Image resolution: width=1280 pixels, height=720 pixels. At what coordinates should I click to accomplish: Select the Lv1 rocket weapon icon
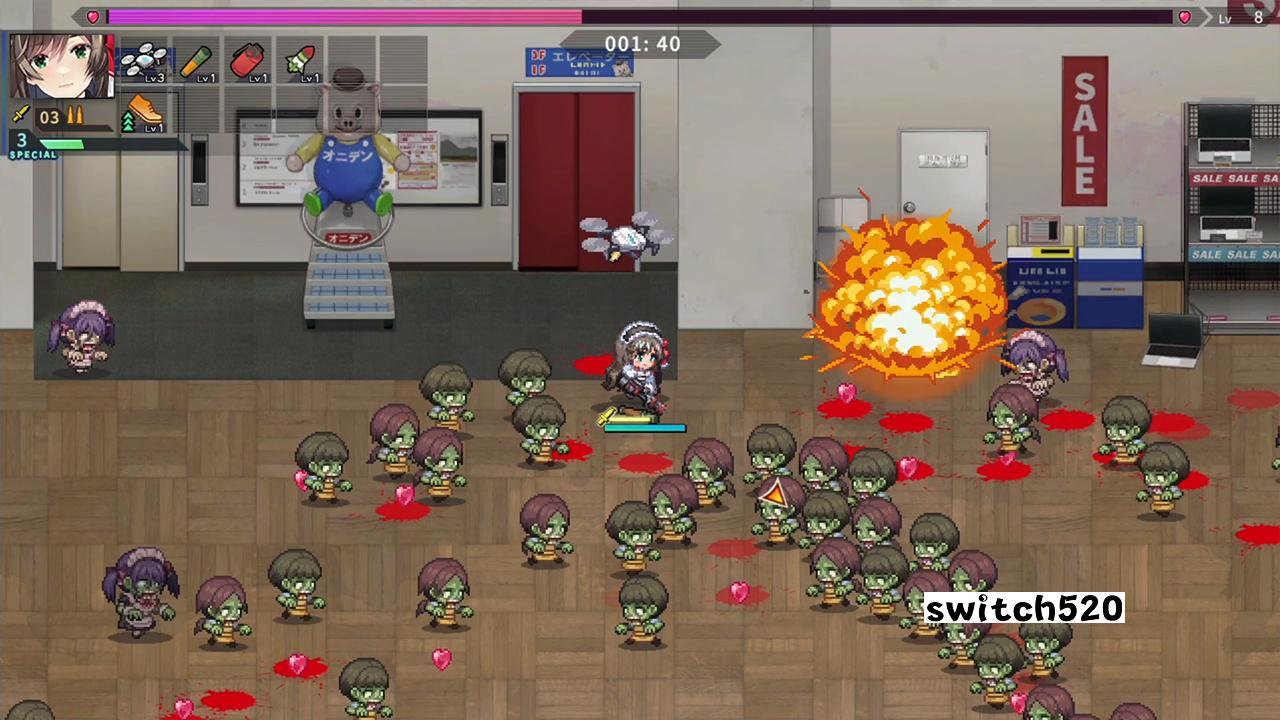[x=300, y=60]
